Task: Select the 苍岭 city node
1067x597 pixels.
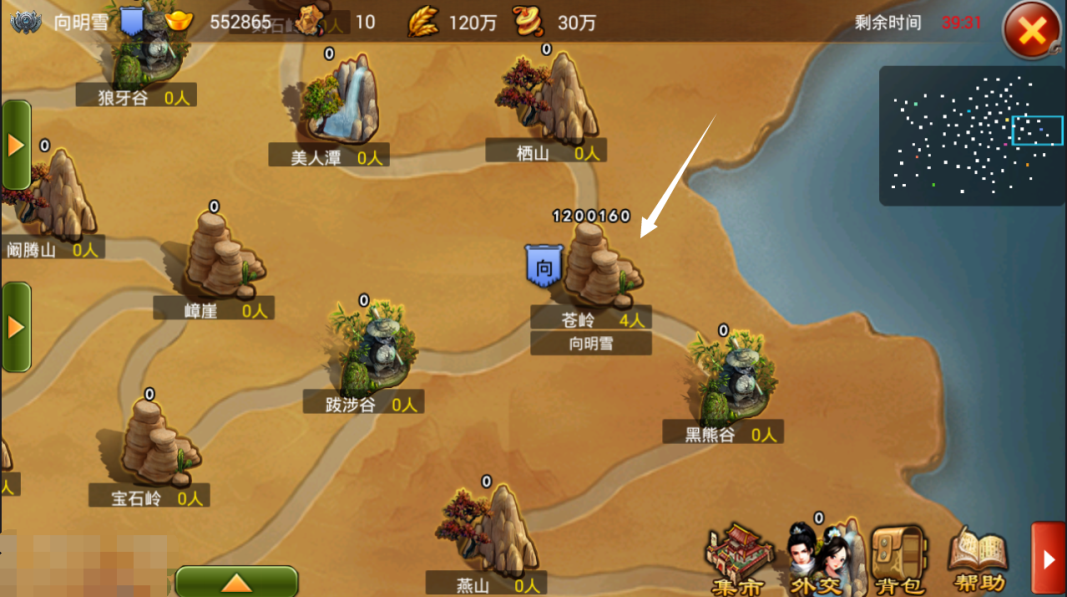Action: pos(600,265)
